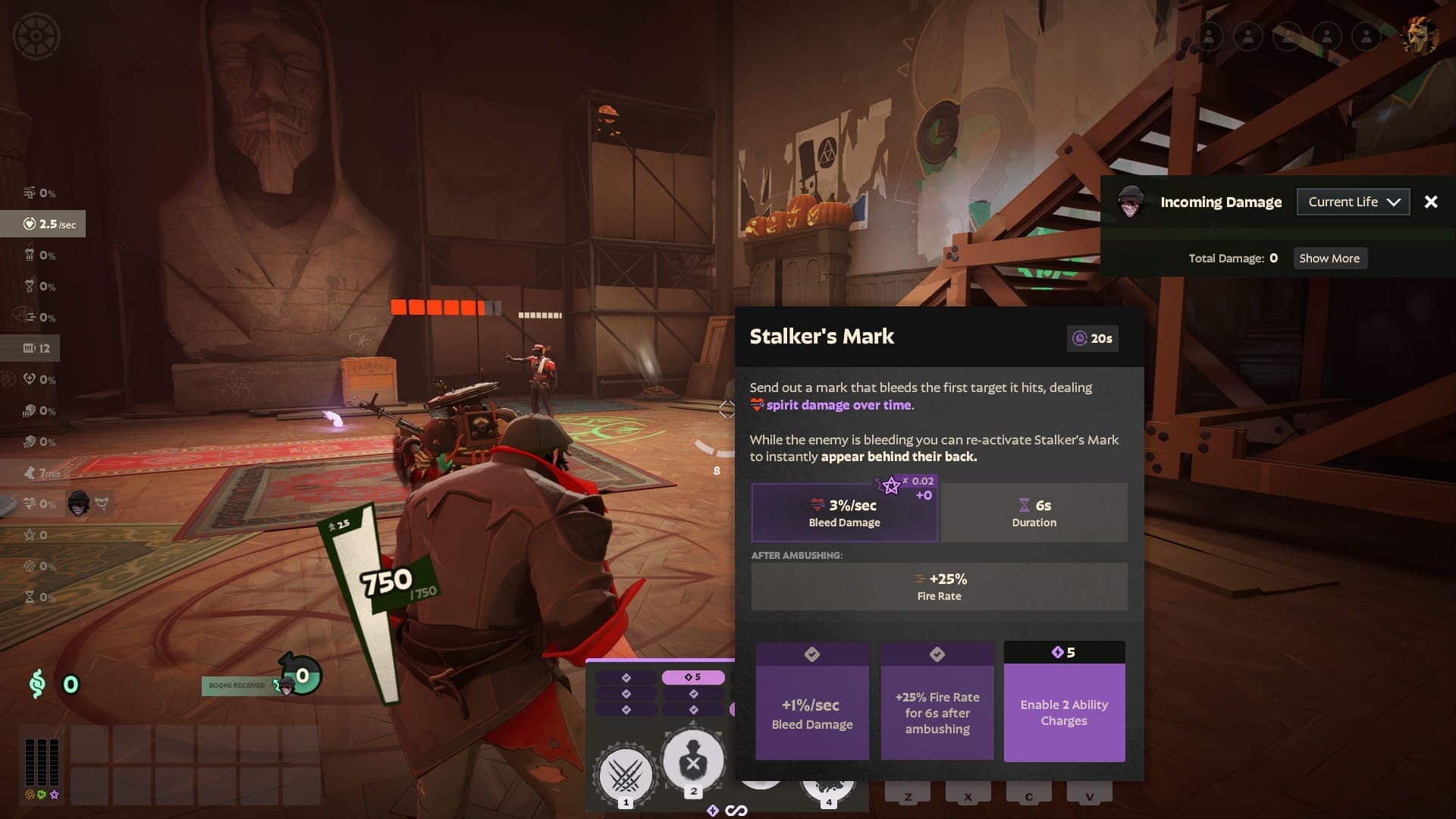Click the ammo clip icon showing 12
The width and height of the screenshot is (1456, 819).
tap(30, 348)
